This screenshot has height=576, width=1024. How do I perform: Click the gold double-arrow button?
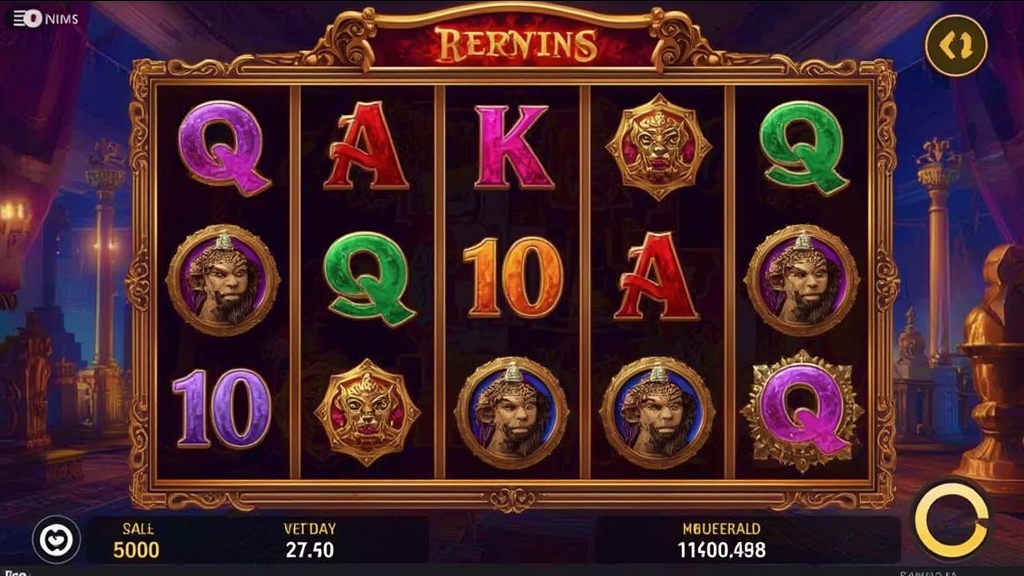point(955,45)
